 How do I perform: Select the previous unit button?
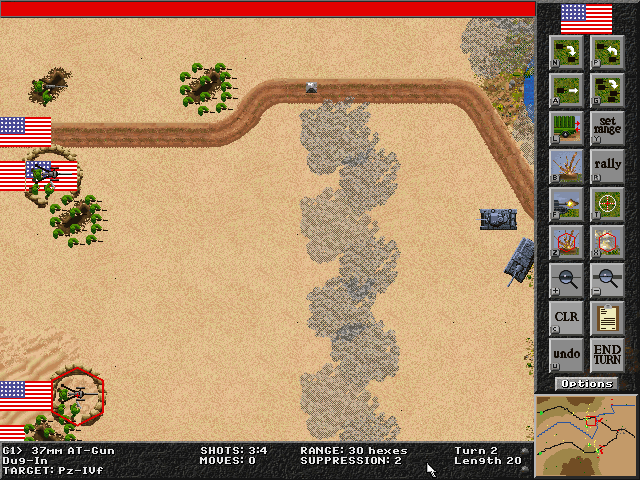pos(607,51)
